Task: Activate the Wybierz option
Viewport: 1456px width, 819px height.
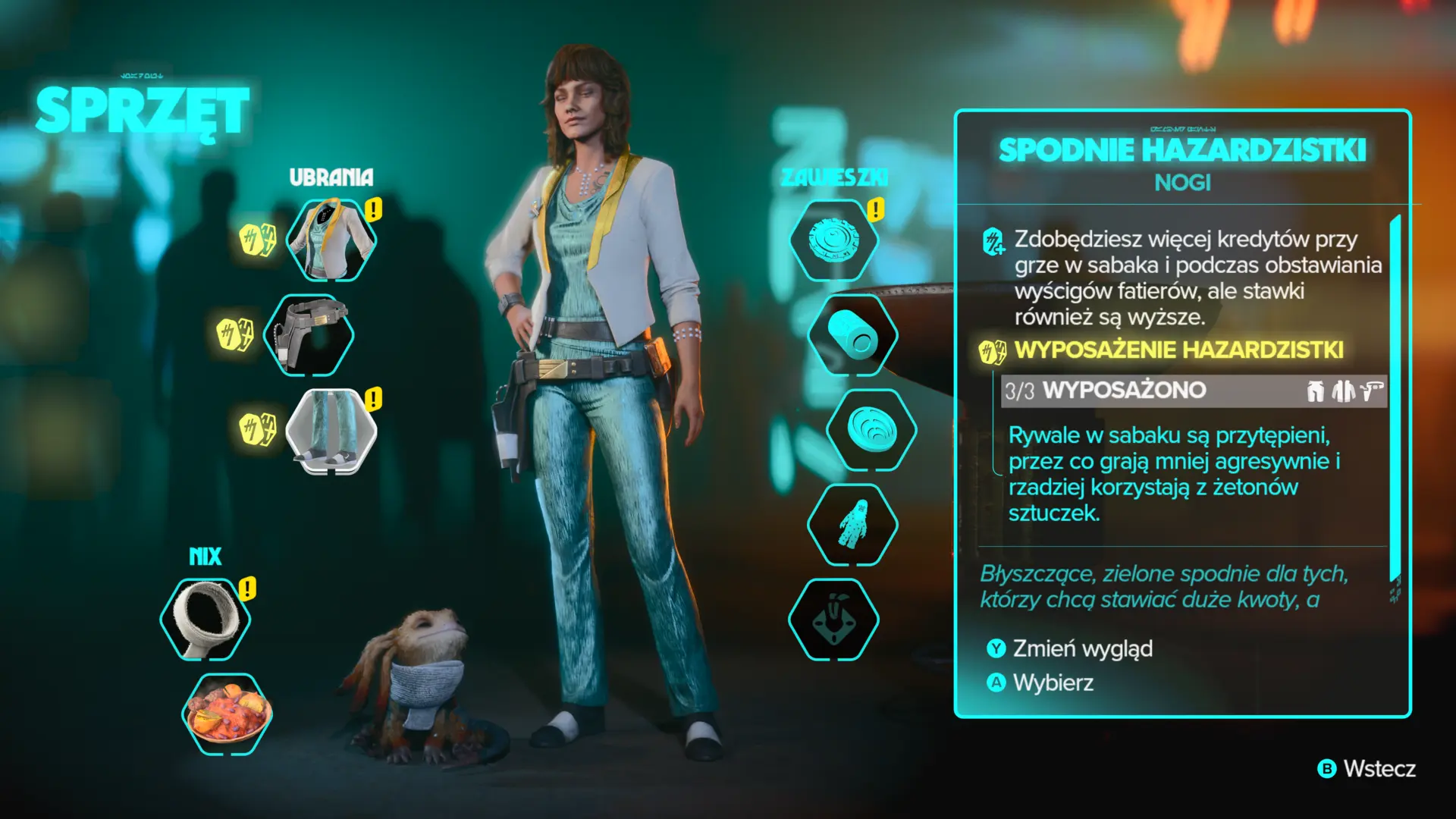Action: [x=1041, y=683]
